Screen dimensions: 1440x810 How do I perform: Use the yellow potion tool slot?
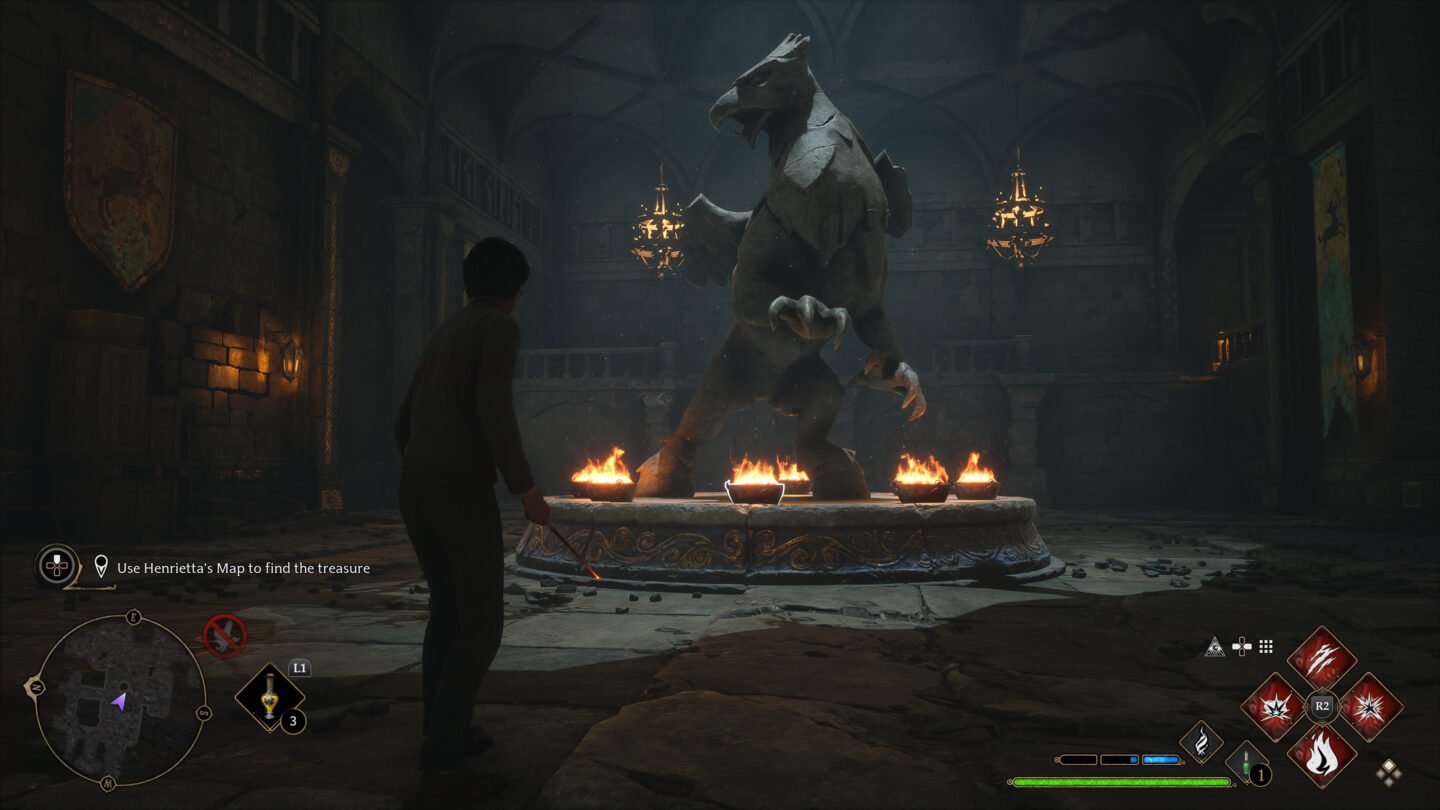(269, 698)
